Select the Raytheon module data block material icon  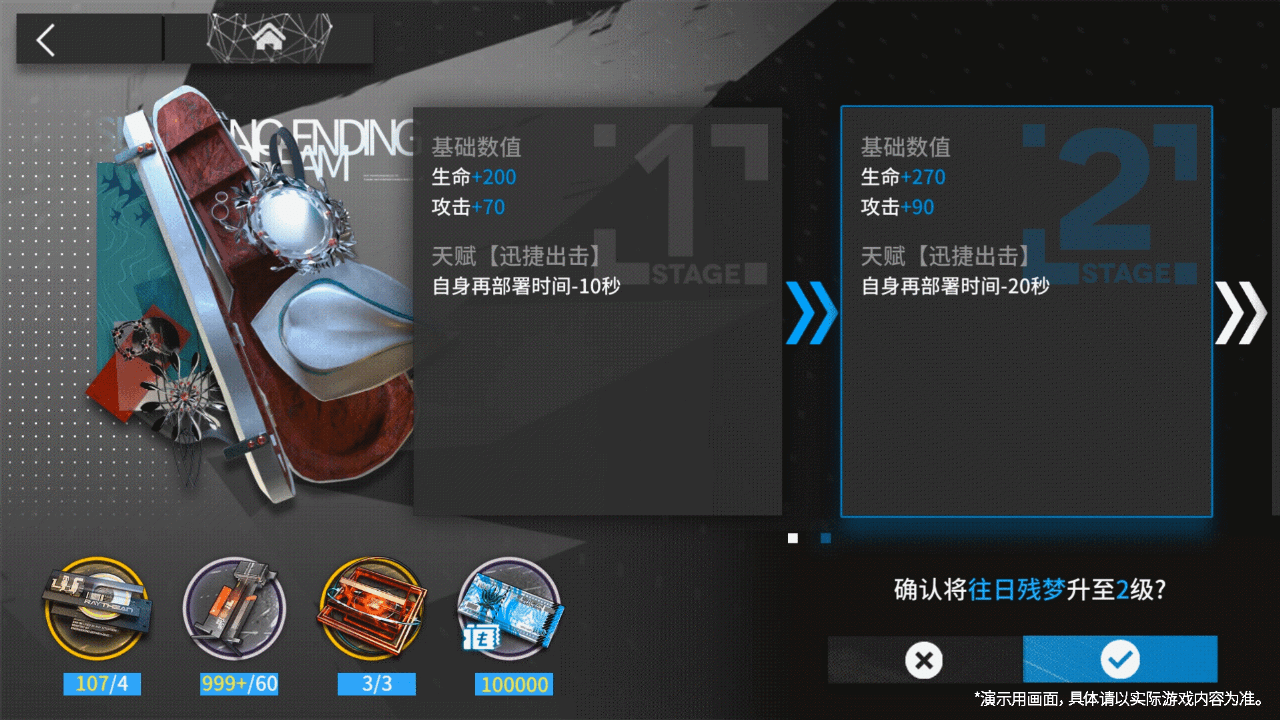click(x=99, y=607)
